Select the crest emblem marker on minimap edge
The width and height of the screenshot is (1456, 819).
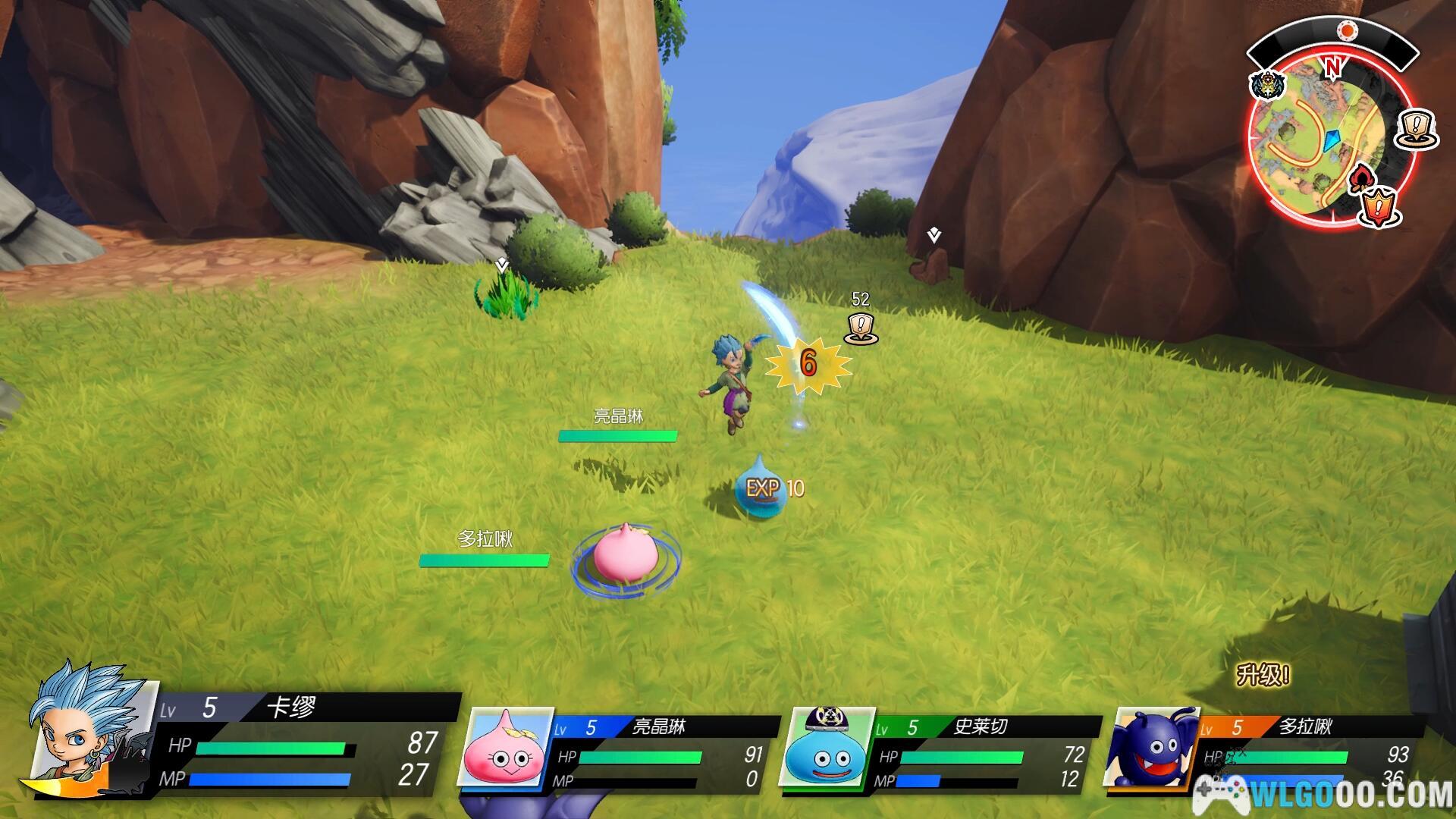[1266, 86]
